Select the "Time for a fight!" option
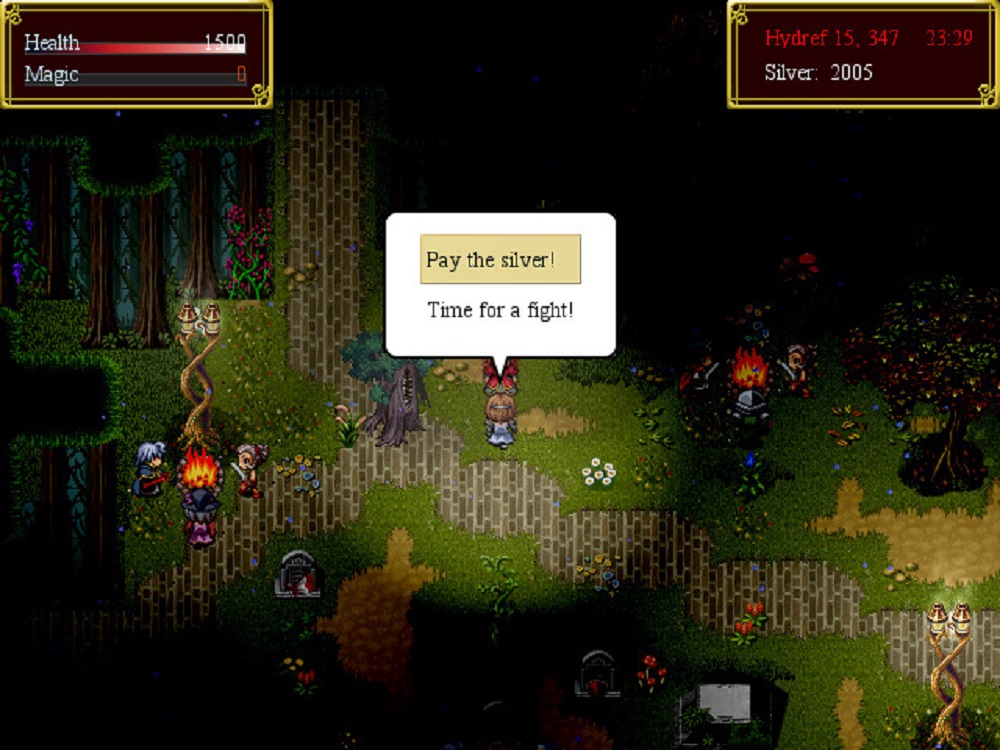Image resolution: width=1000 pixels, height=750 pixels. (500, 310)
